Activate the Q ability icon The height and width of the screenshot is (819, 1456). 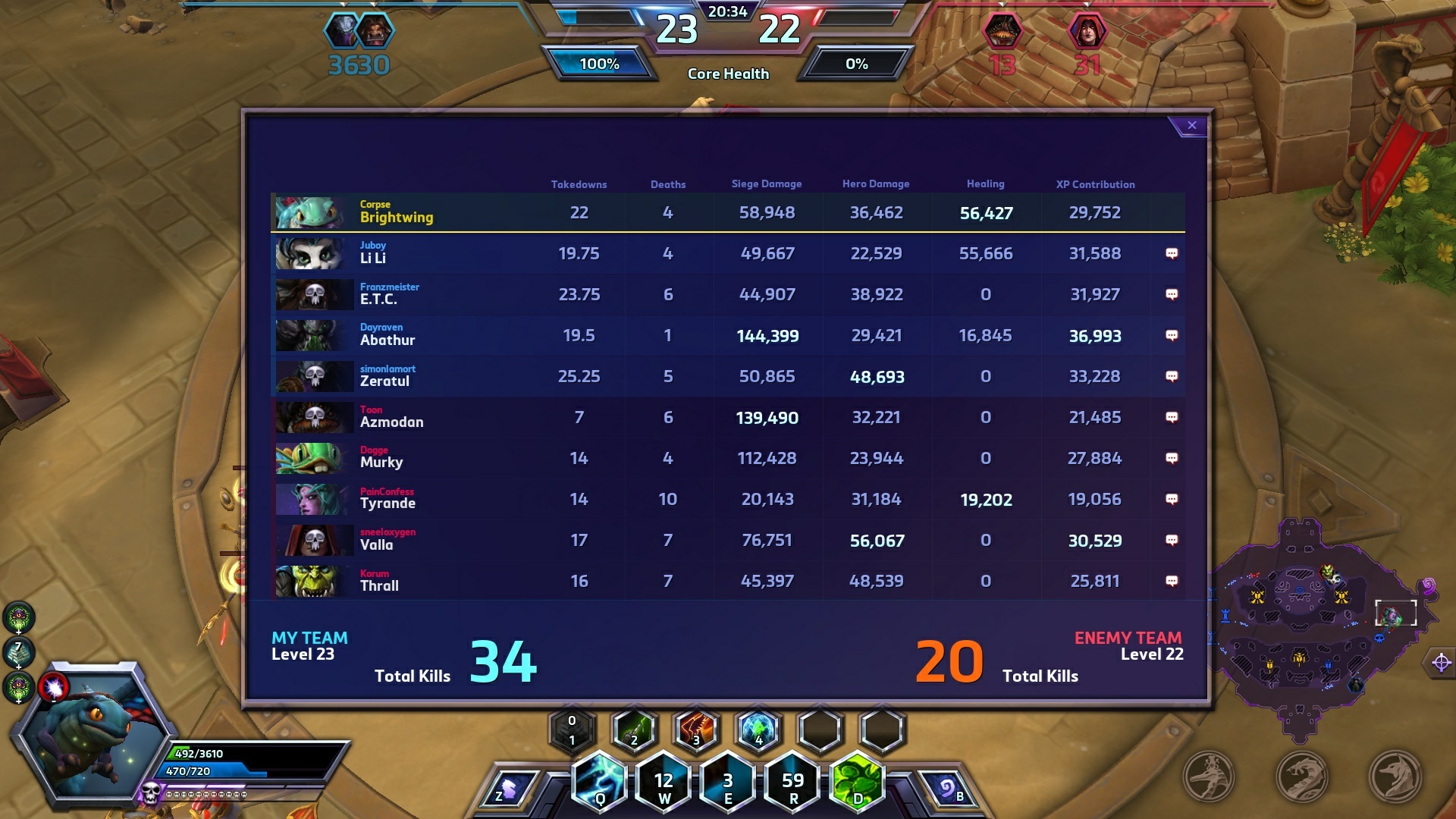600,783
